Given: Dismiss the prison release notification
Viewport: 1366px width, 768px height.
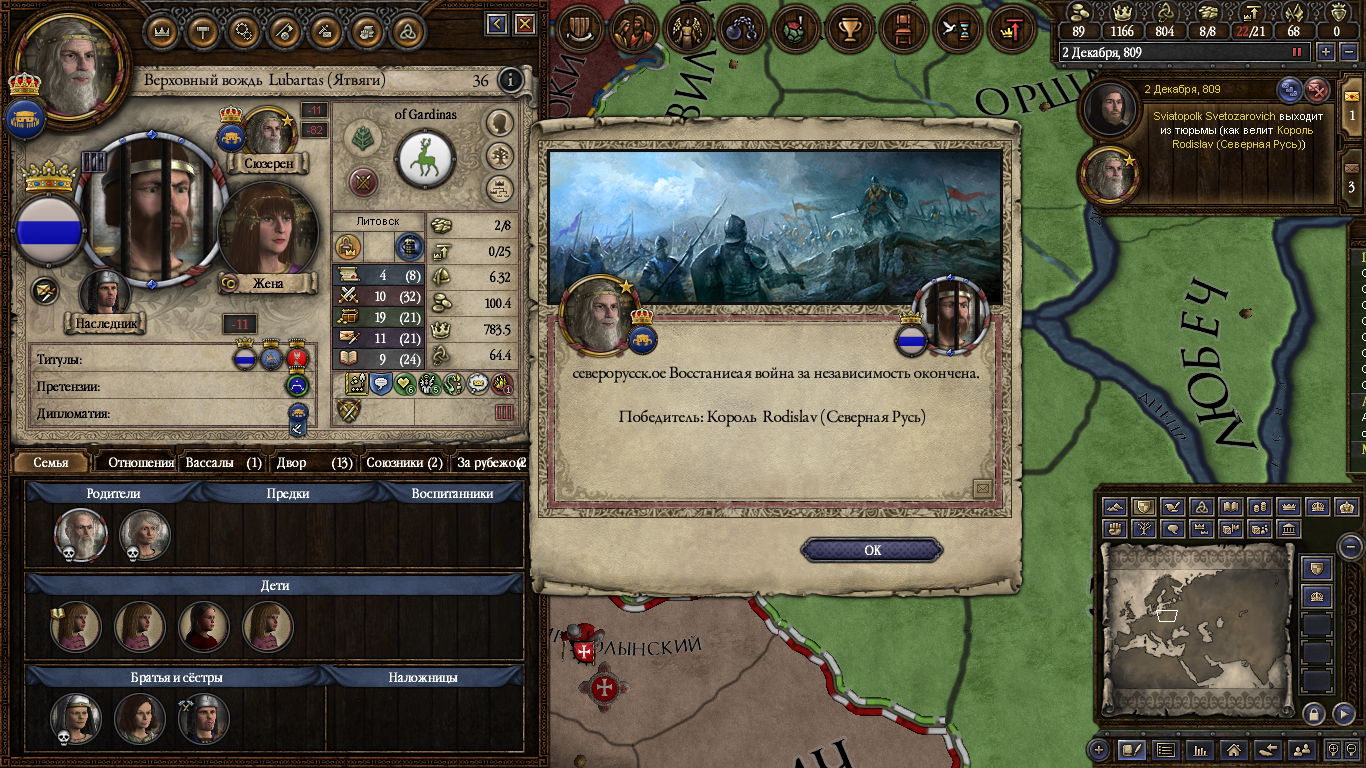Looking at the screenshot, I should tap(1318, 89).
